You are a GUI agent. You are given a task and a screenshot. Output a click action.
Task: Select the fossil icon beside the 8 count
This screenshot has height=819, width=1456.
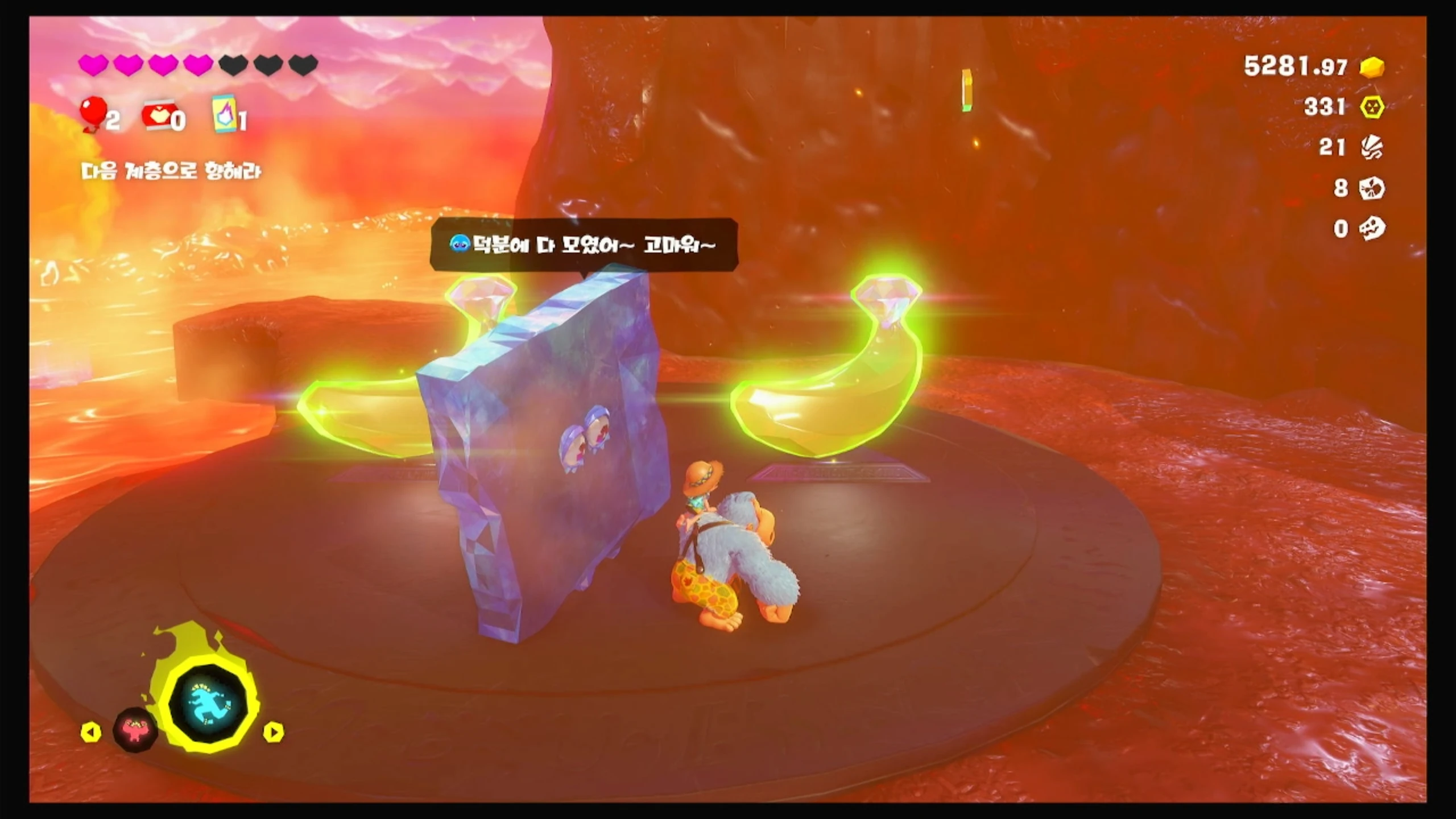[1372, 188]
